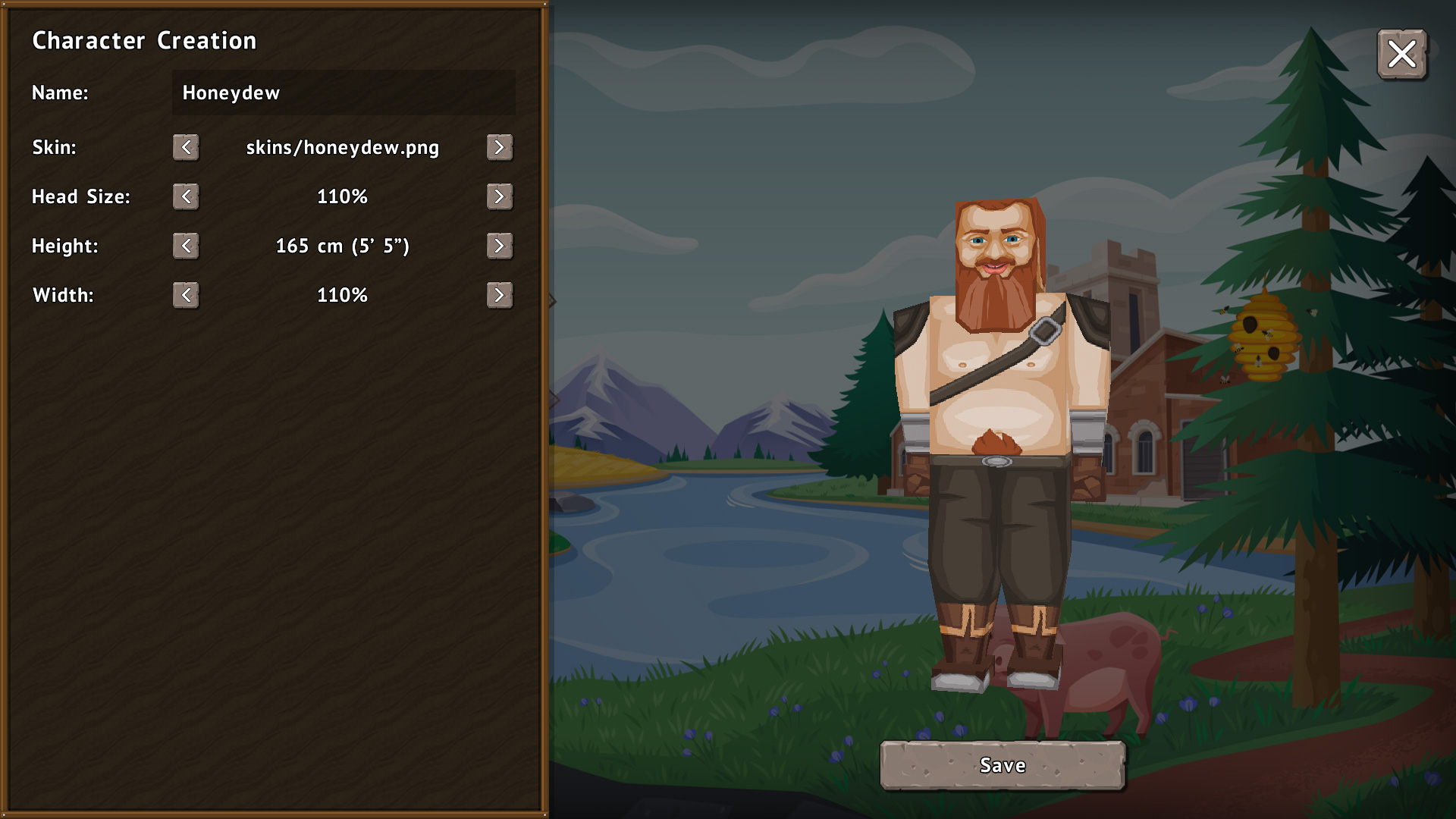Click the Name field containing Honeydew
Image resolution: width=1456 pixels, height=819 pixels.
[x=343, y=93]
